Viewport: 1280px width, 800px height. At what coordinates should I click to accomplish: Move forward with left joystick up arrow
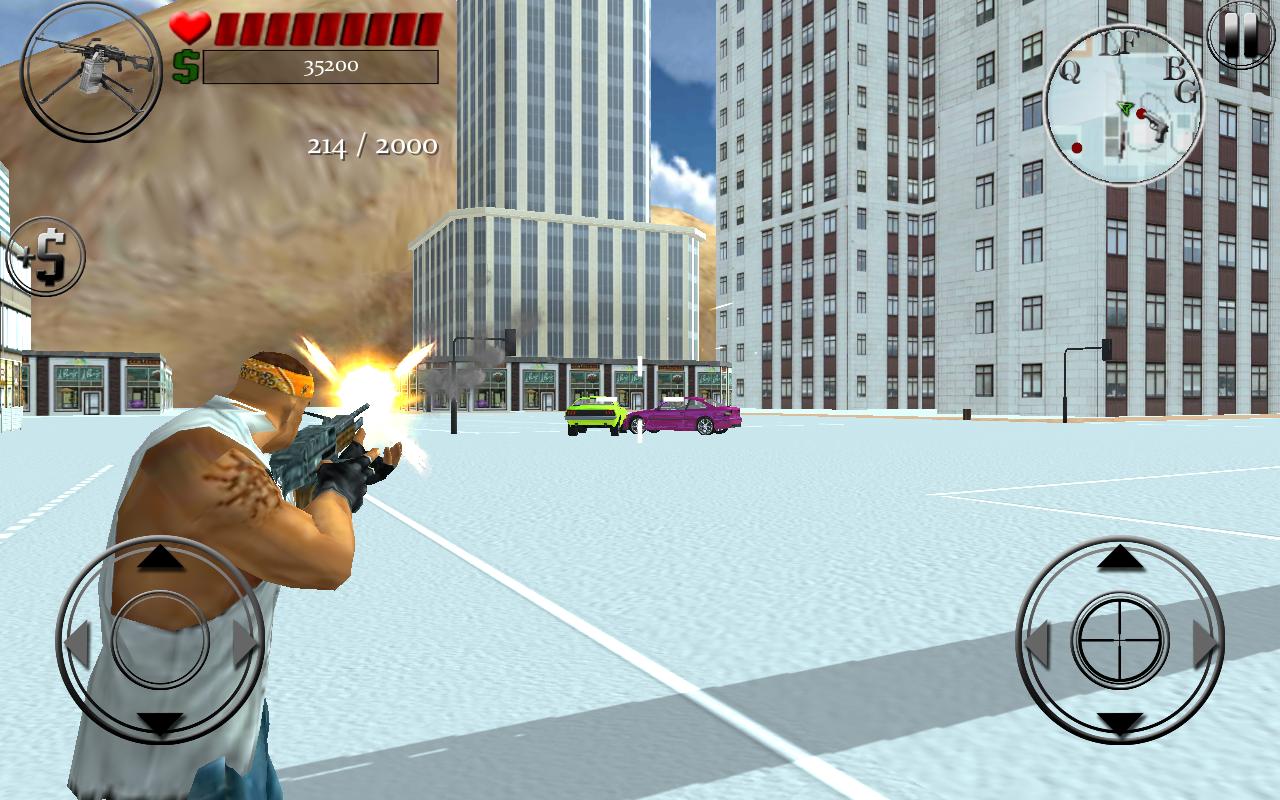tap(160, 558)
